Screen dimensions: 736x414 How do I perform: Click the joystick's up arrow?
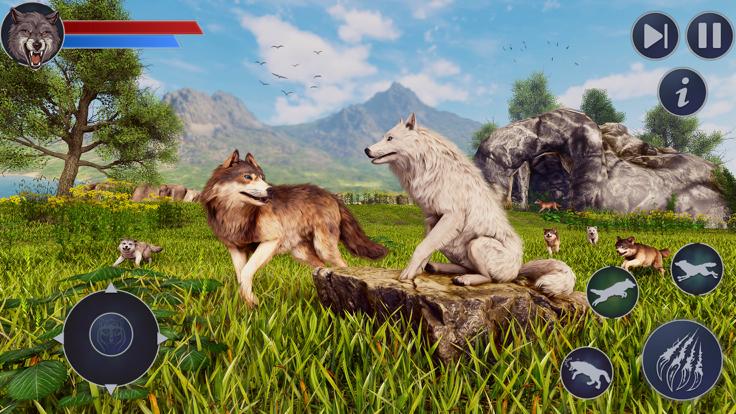(111, 289)
